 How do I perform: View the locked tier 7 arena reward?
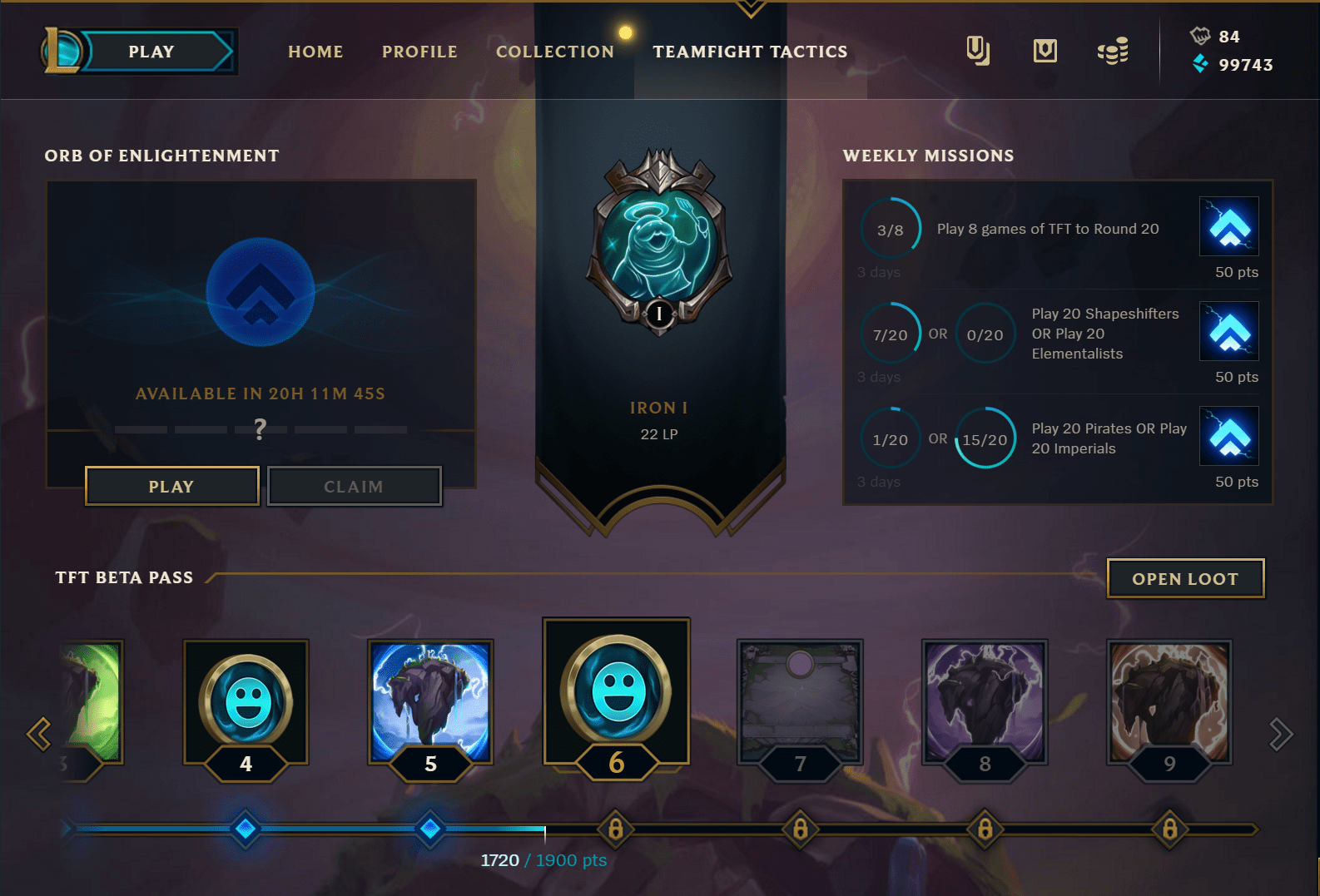800,701
